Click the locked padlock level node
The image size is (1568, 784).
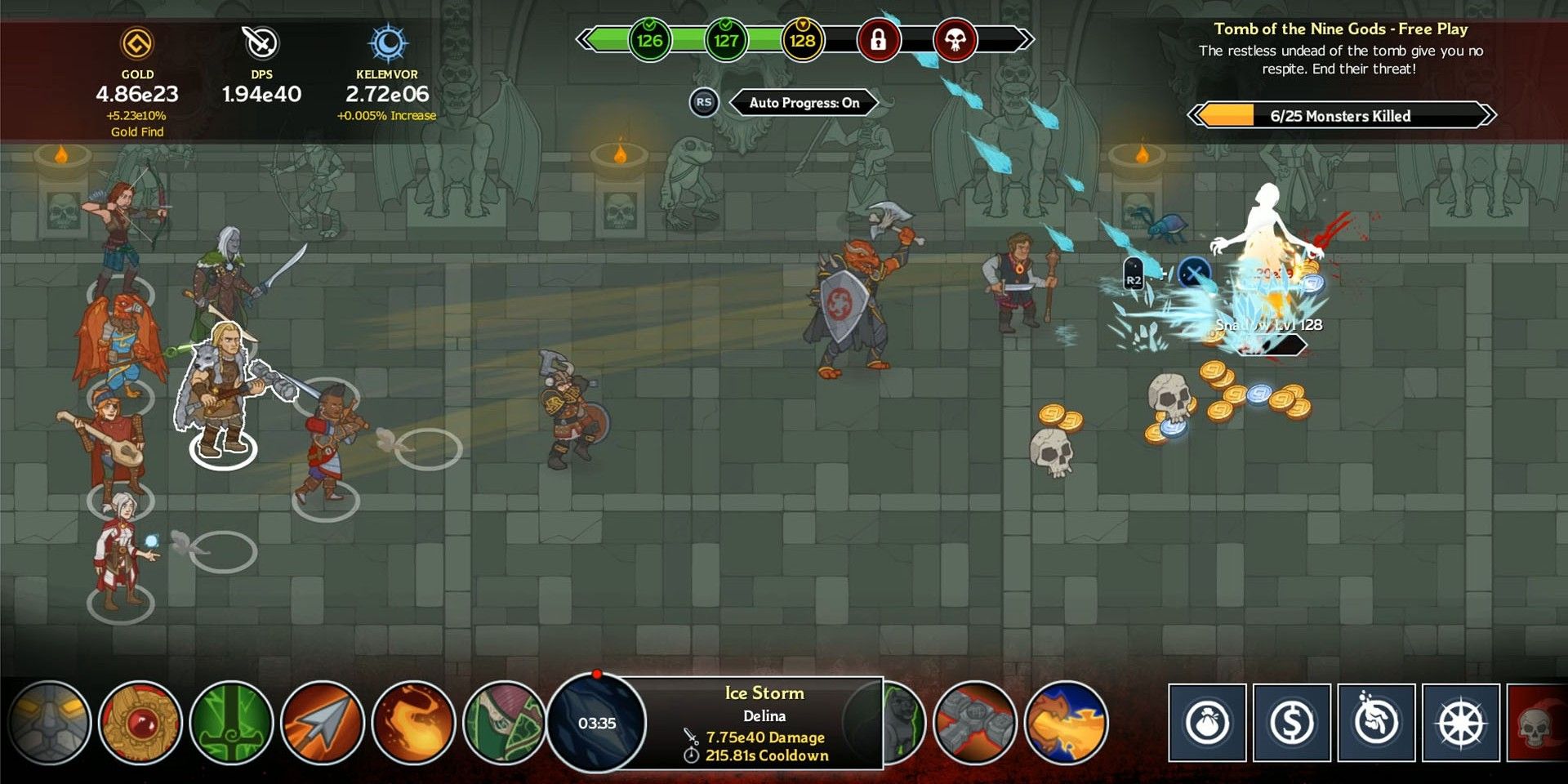click(x=880, y=39)
